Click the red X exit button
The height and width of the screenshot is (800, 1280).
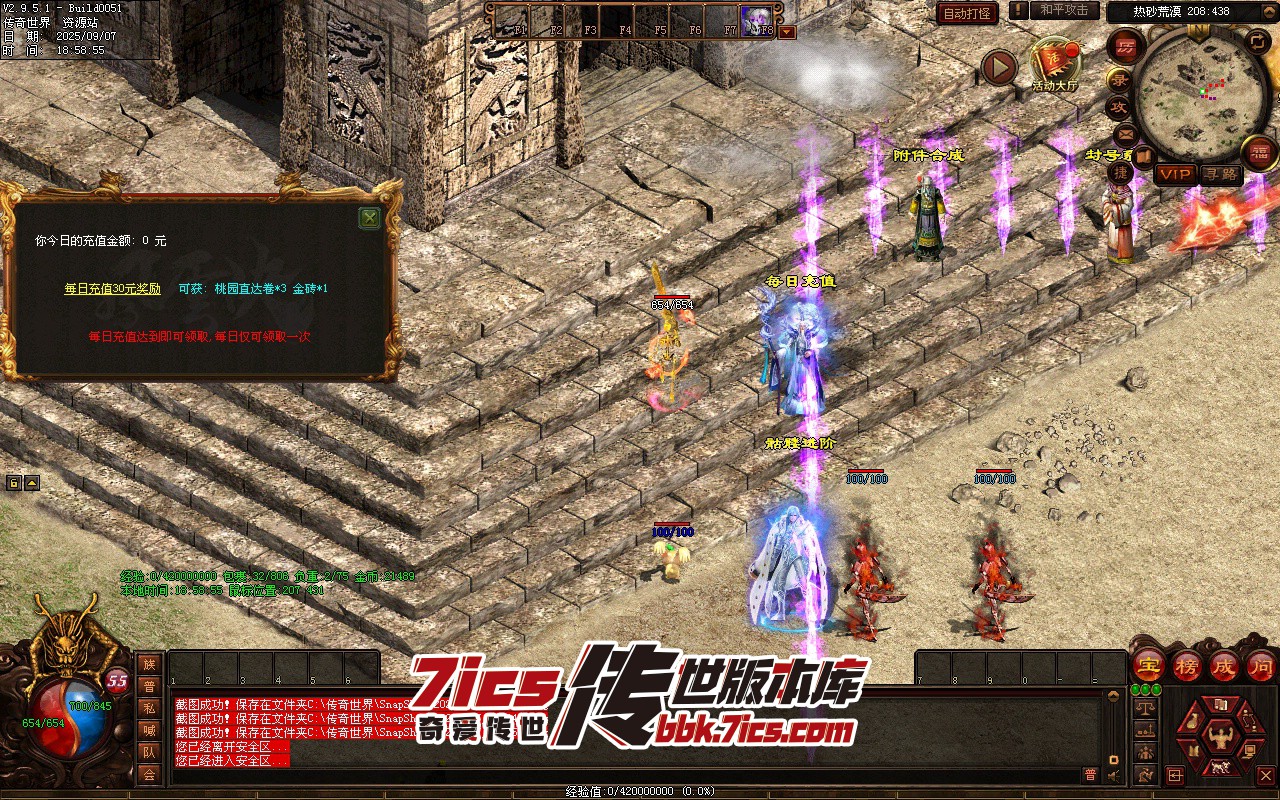pos(1265,775)
